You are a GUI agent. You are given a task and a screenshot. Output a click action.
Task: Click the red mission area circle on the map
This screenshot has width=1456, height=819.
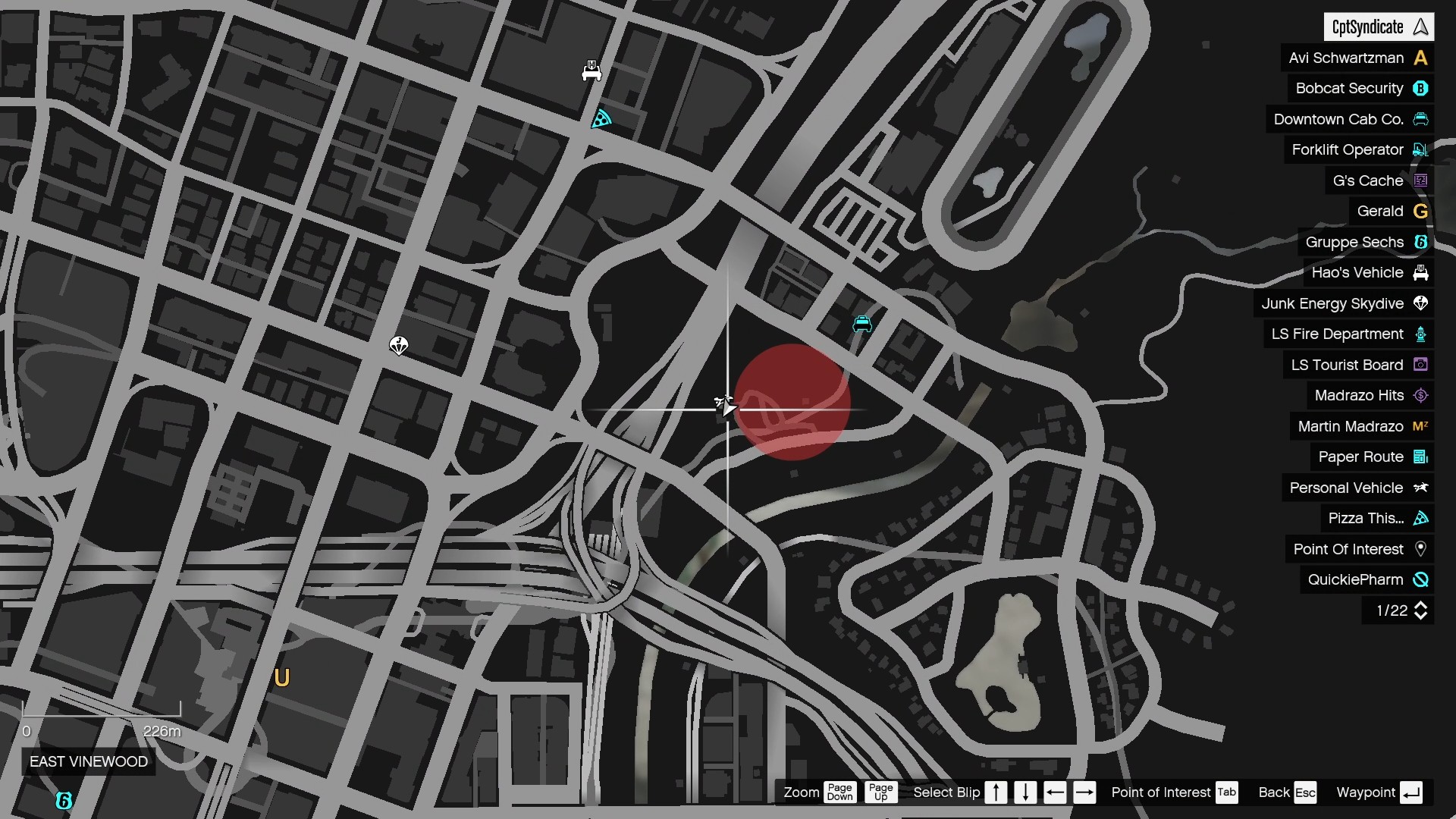click(x=792, y=402)
